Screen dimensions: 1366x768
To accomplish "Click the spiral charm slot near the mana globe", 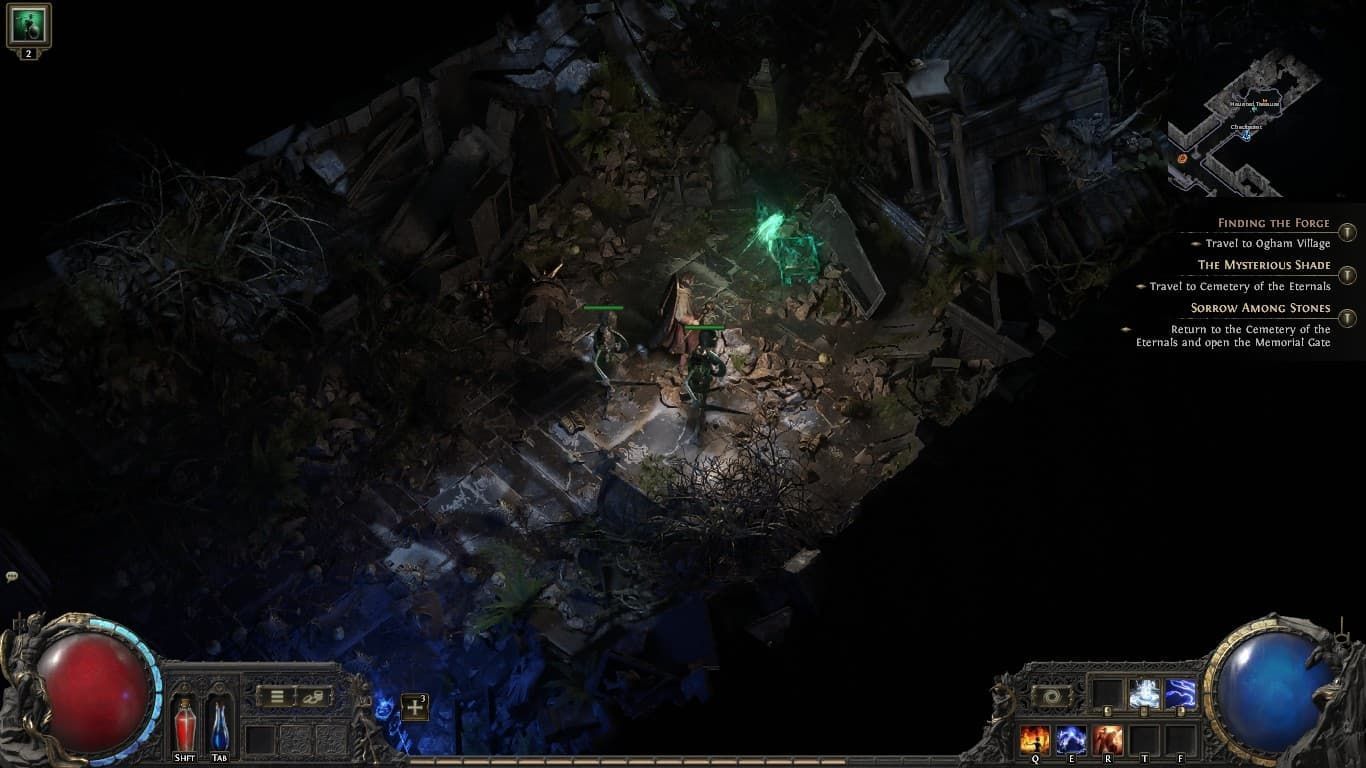I will tap(1050, 695).
